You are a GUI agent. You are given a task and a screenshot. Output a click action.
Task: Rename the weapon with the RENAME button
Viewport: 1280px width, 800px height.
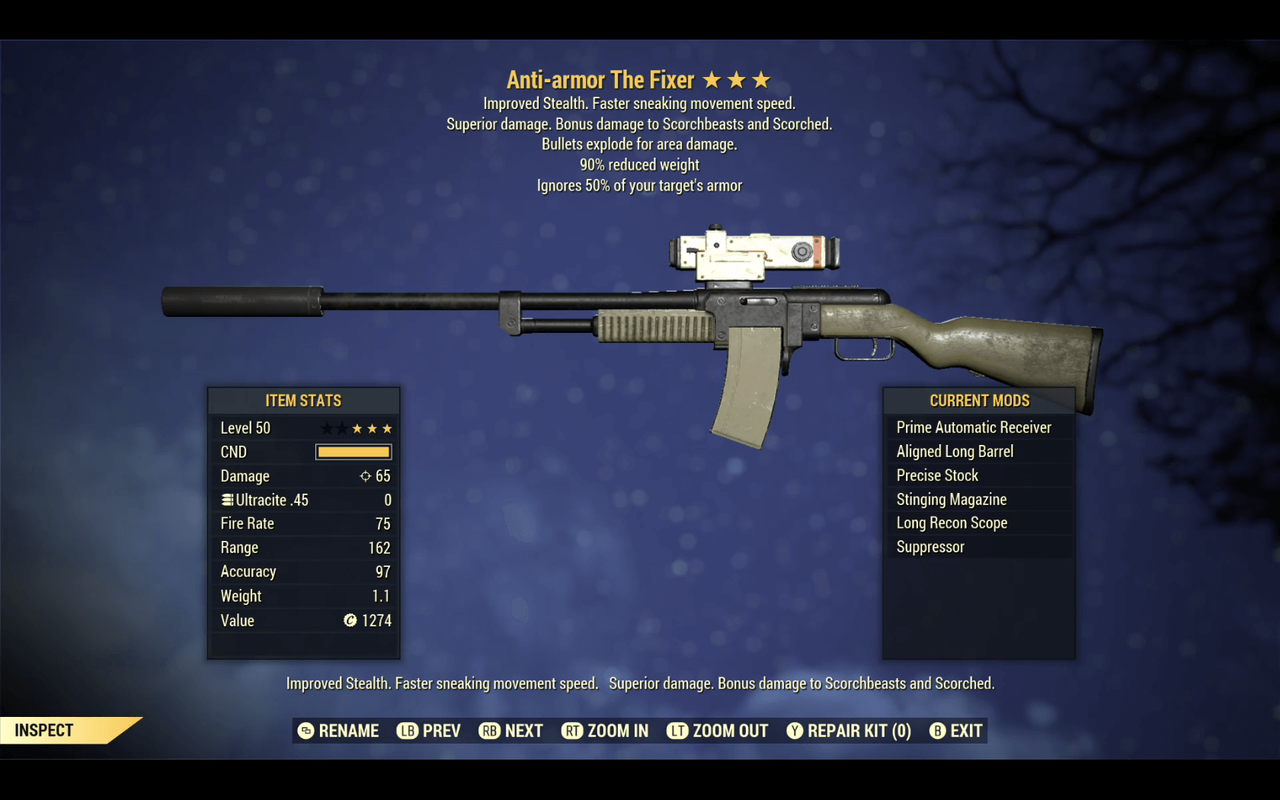click(338, 731)
